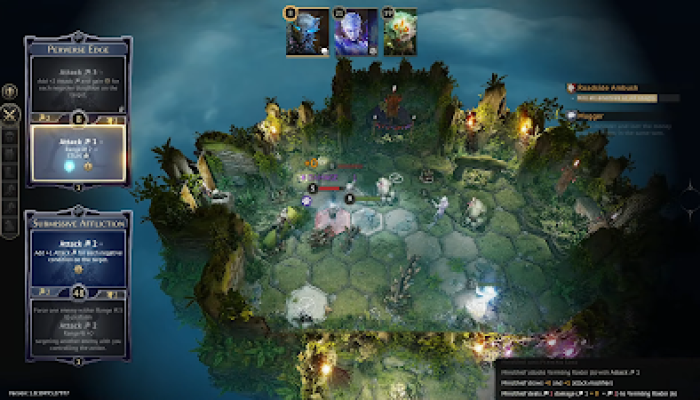Image resolution: width=700 pixels, height=400 pixels.
Task: Click the crossed swords icon on left sidebar
Action: [x=11, y=114]
